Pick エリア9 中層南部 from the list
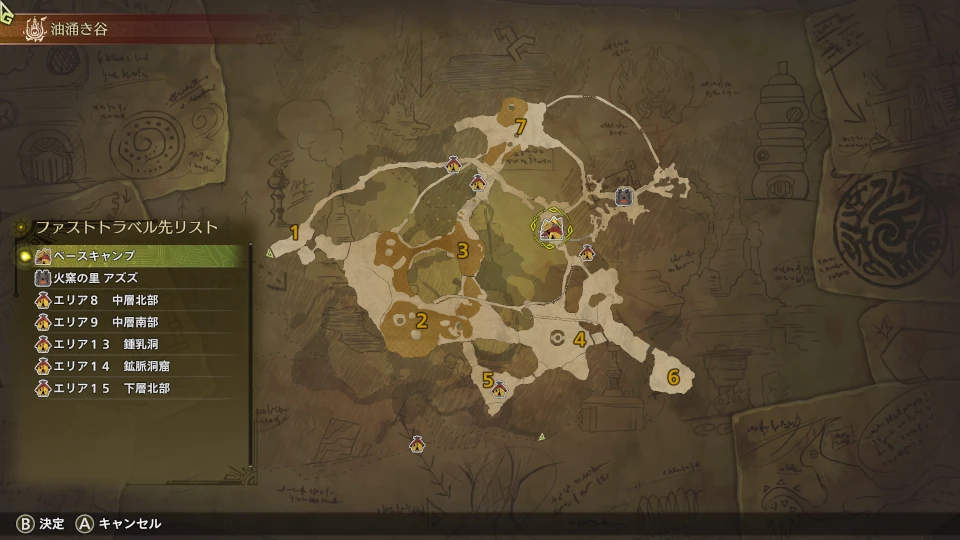 point(130,322)
